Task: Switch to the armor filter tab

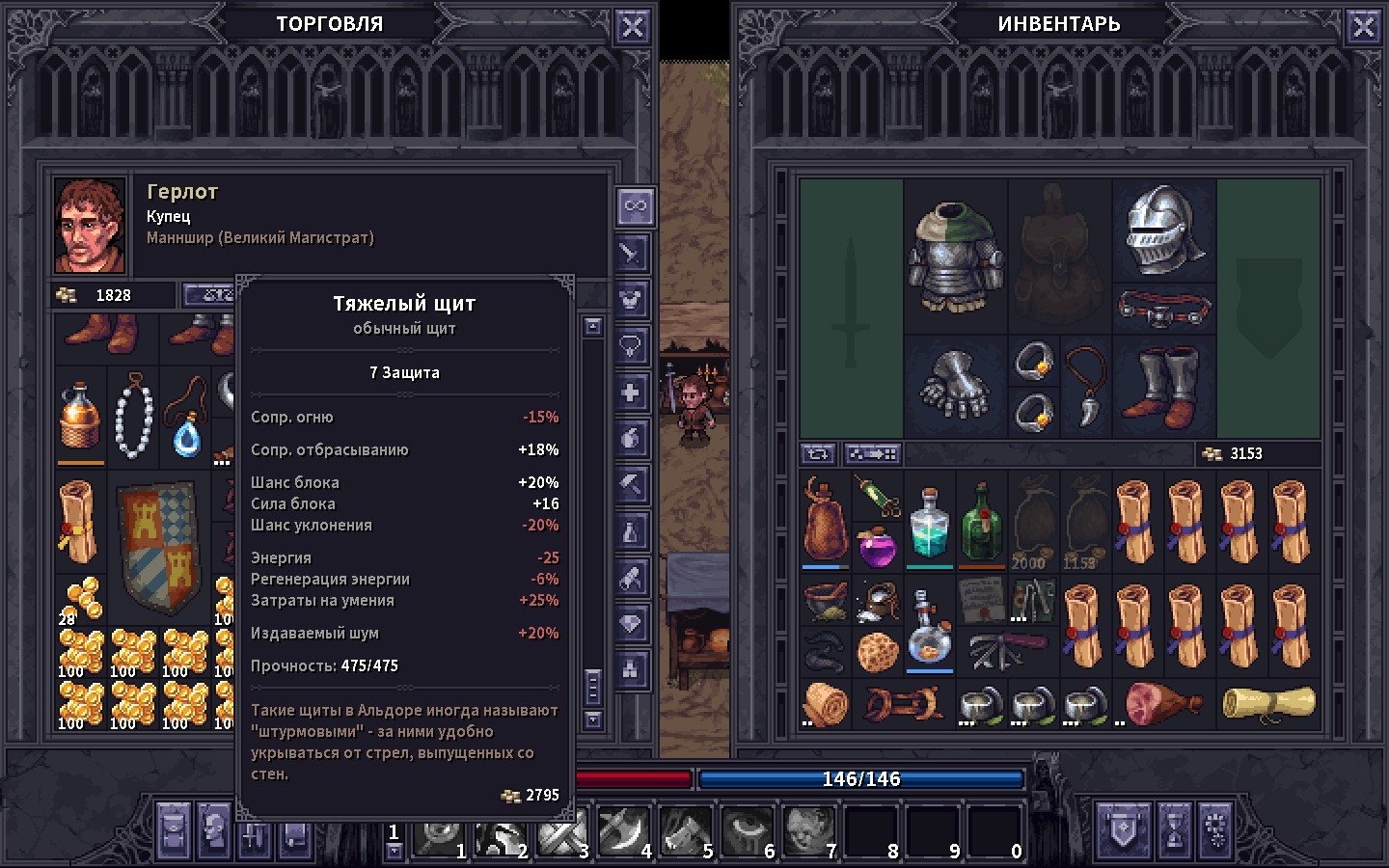Action: tap(631, 299)
